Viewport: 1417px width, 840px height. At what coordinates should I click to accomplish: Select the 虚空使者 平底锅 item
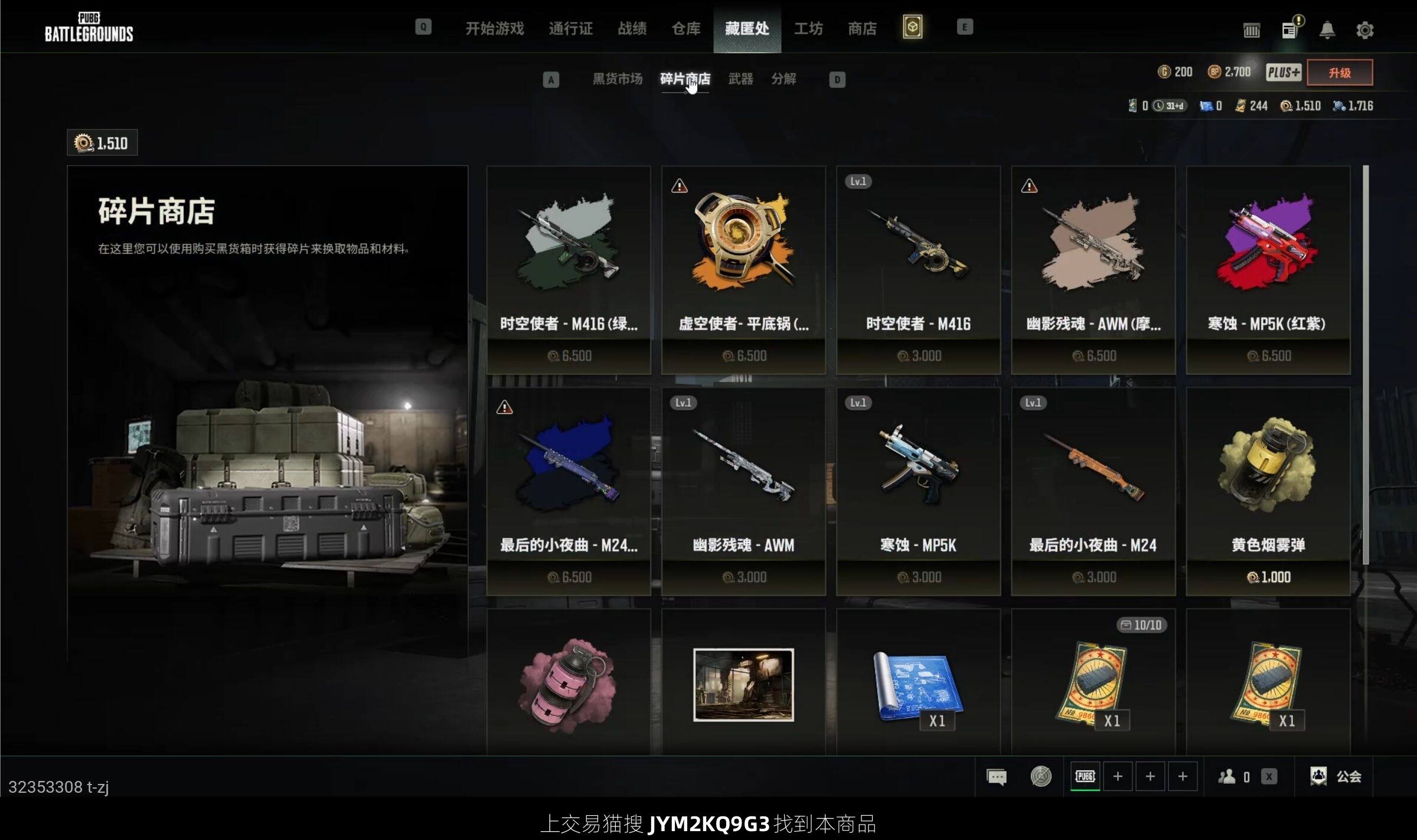(x=743, y=269)
